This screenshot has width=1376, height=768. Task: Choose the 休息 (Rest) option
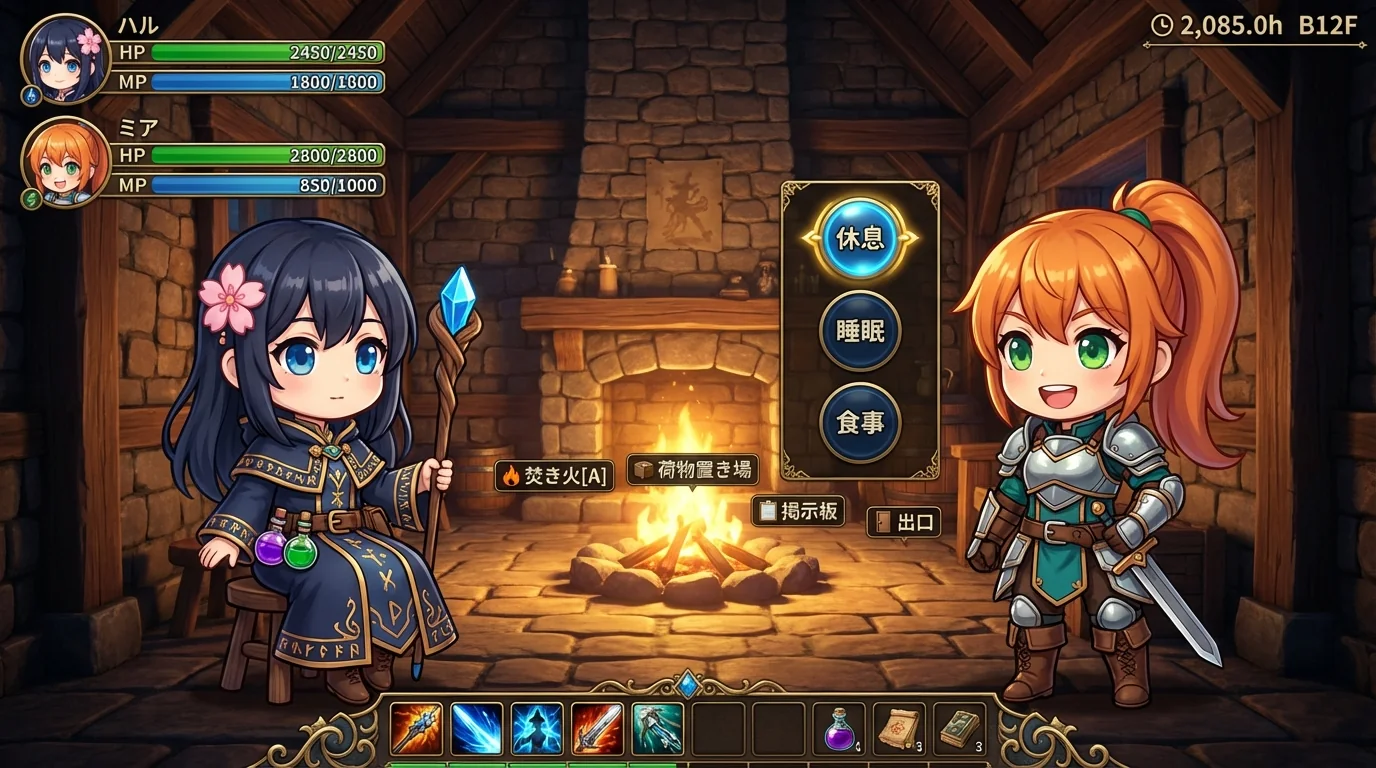pyautogui.click(x=860, y=240)
